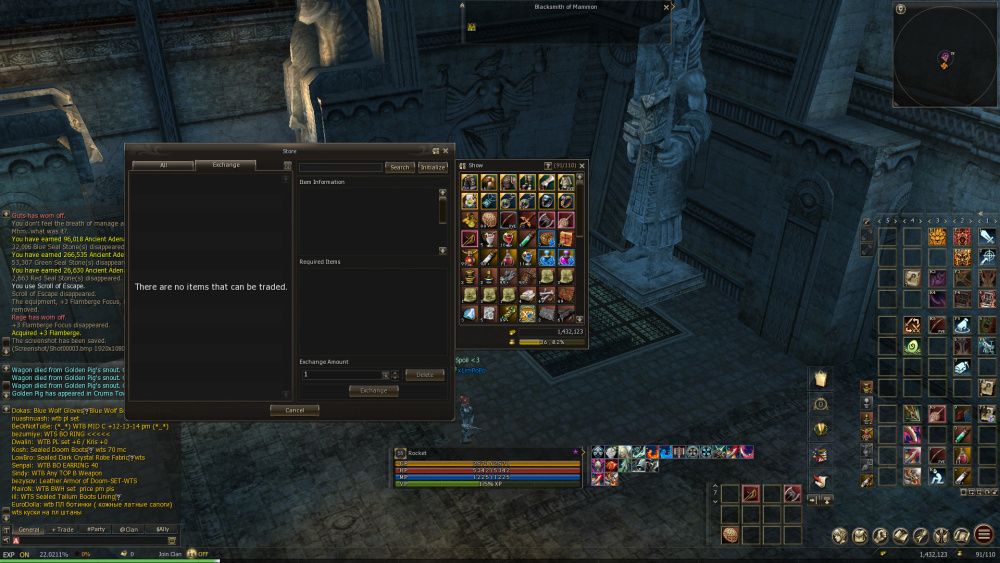
Task: Cancel the Store window
Action: click(x=294, y=410)
